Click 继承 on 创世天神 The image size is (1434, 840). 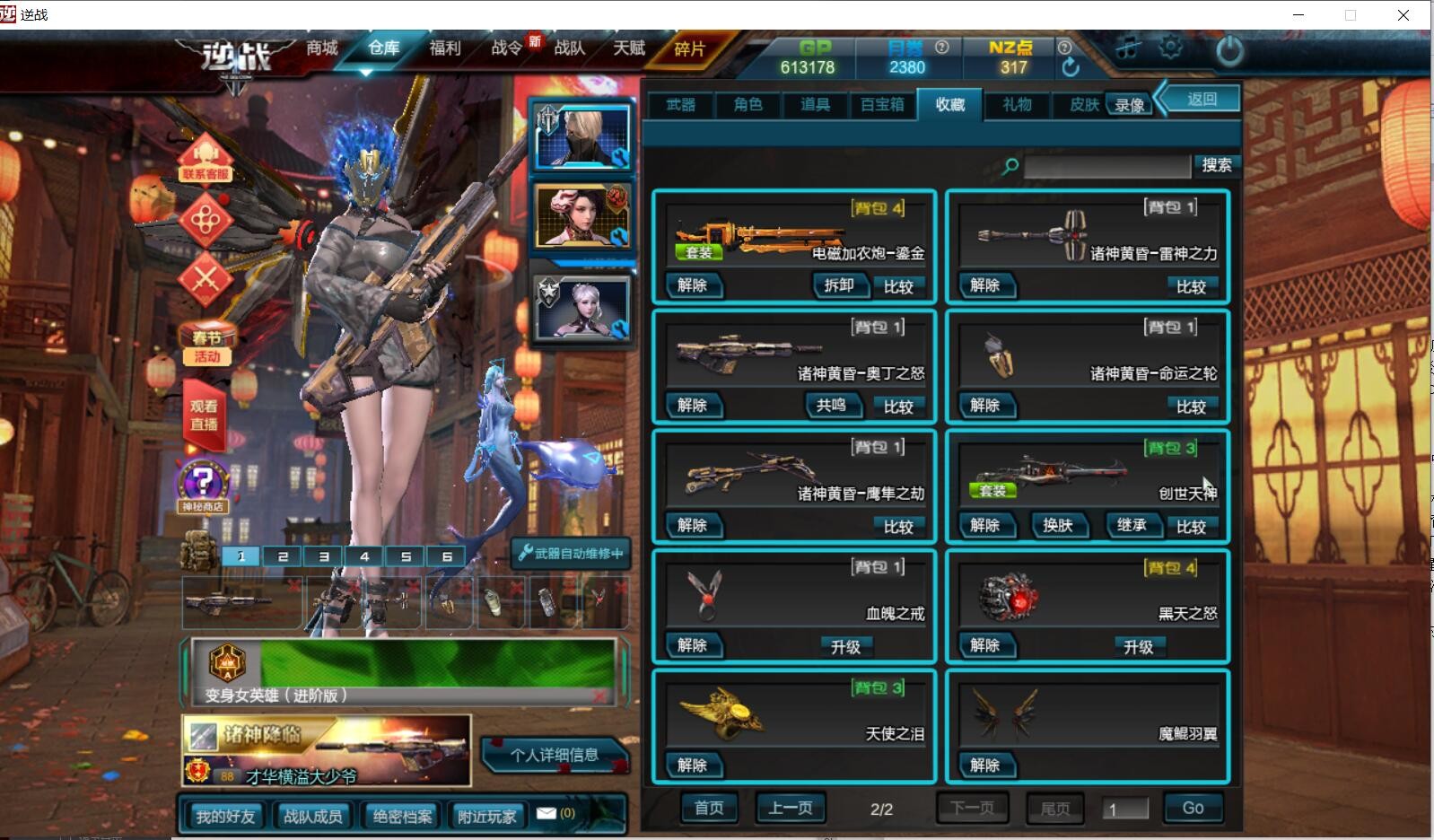(1132, 526)
